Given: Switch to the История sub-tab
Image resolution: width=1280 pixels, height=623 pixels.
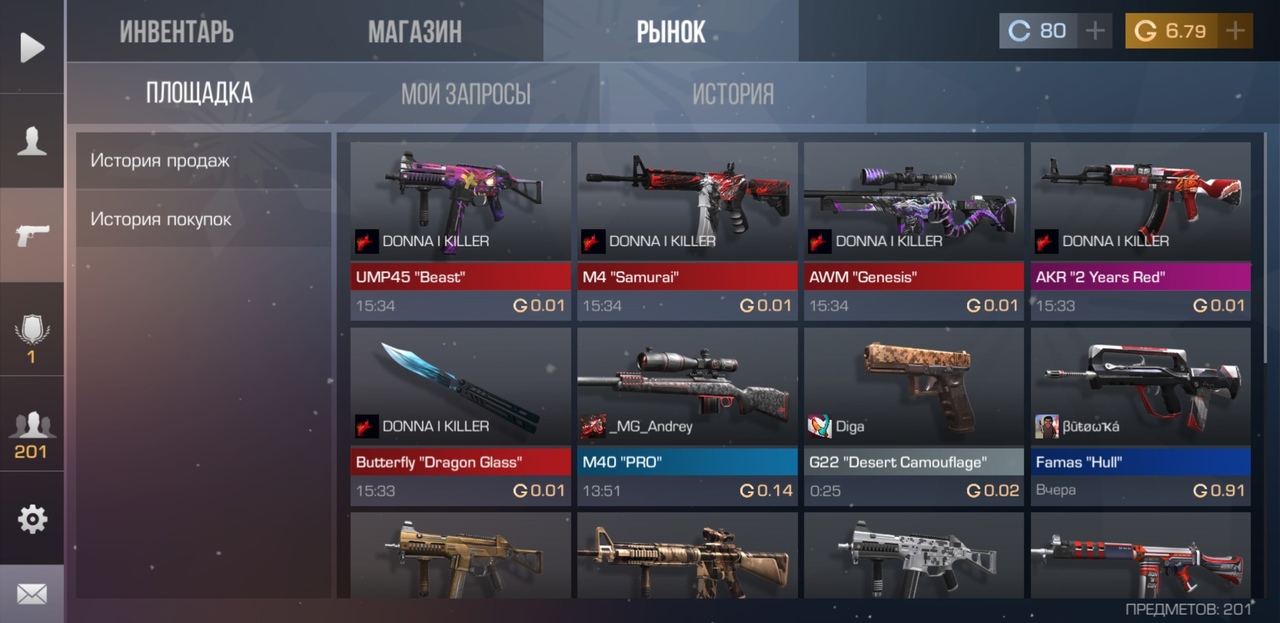Looking at the screenshot, I should 733,94.
